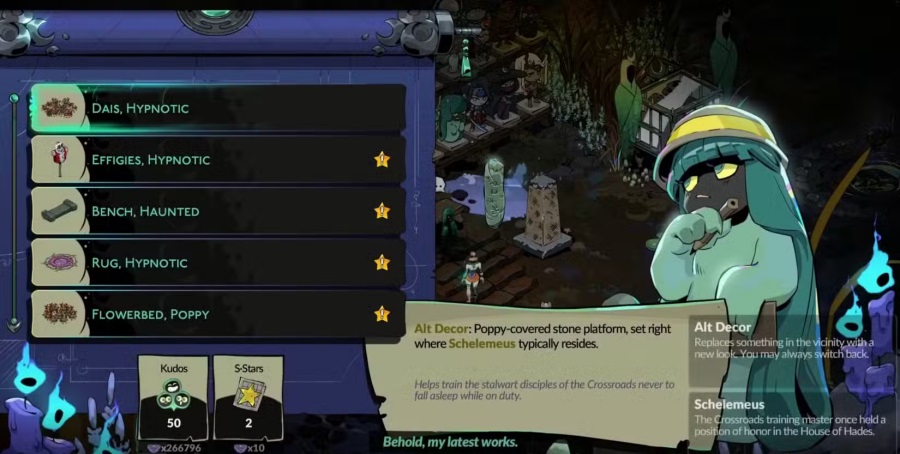This screenshot has width=900, height=454.
Task: Click the decor list scrollbar
Action: point(14,211)
